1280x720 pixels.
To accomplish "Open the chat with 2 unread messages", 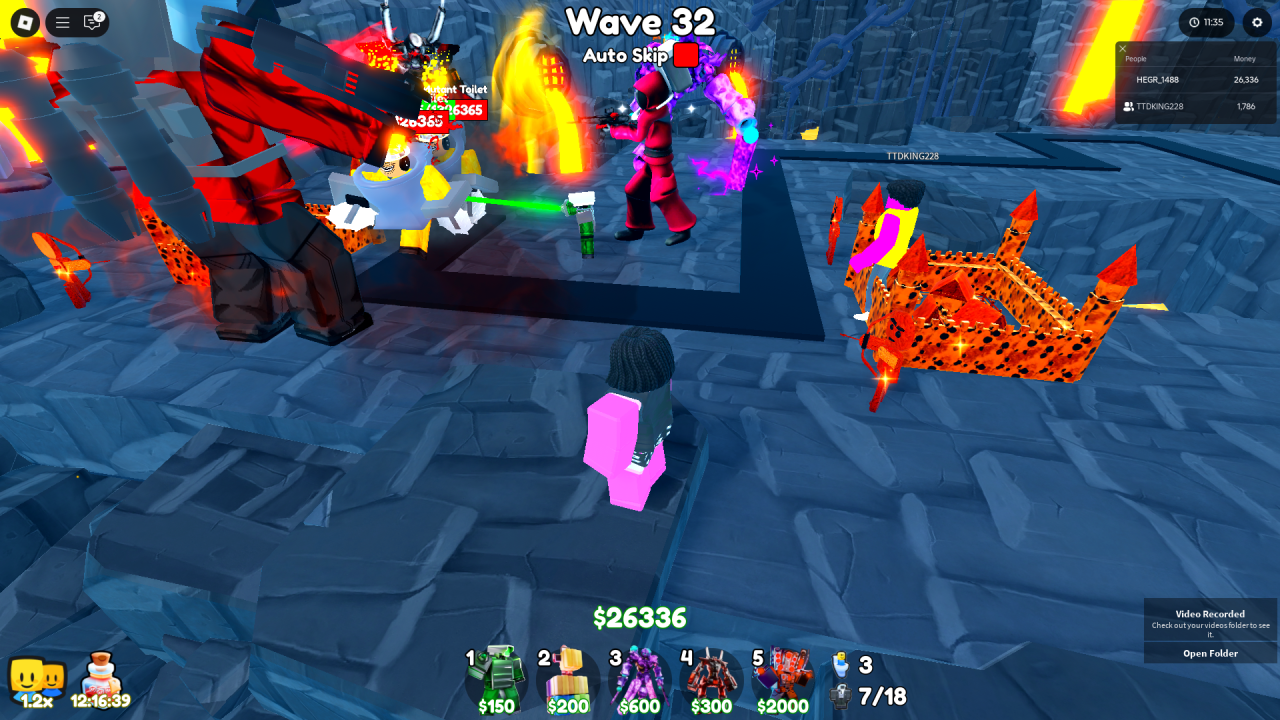I will pyautogui.click(x=93, y=22).
